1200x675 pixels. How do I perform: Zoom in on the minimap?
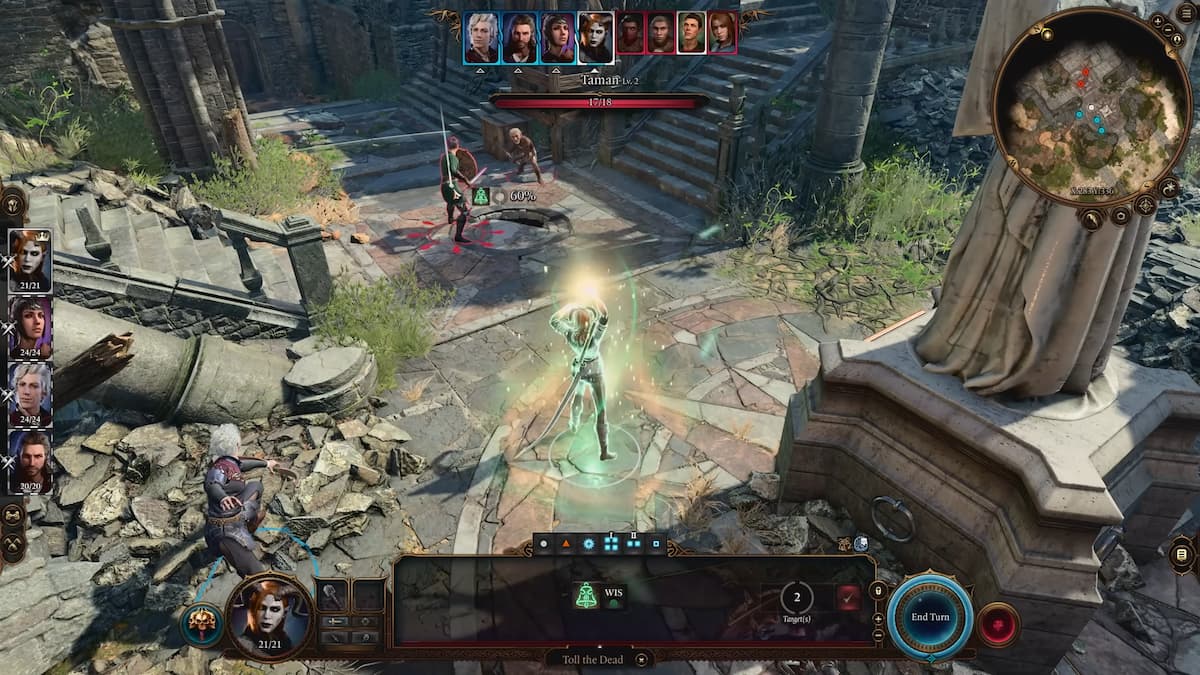point(1158,20)
